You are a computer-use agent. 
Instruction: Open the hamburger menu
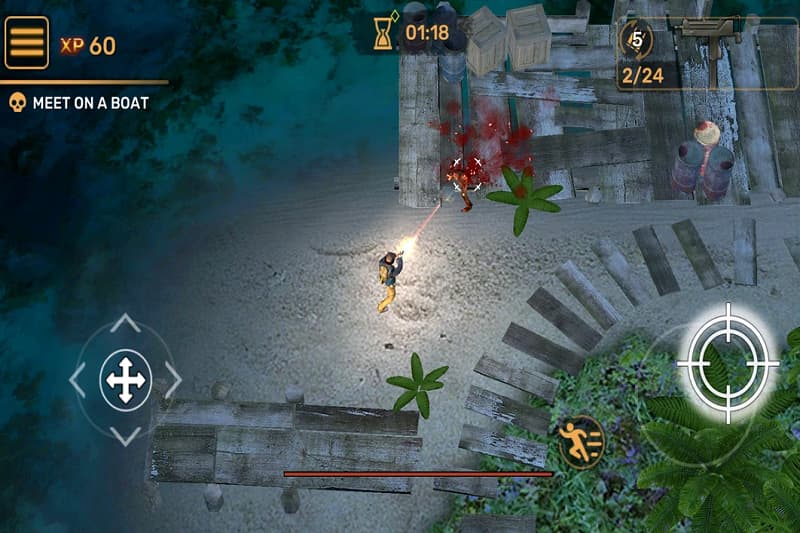coord(27,42)
